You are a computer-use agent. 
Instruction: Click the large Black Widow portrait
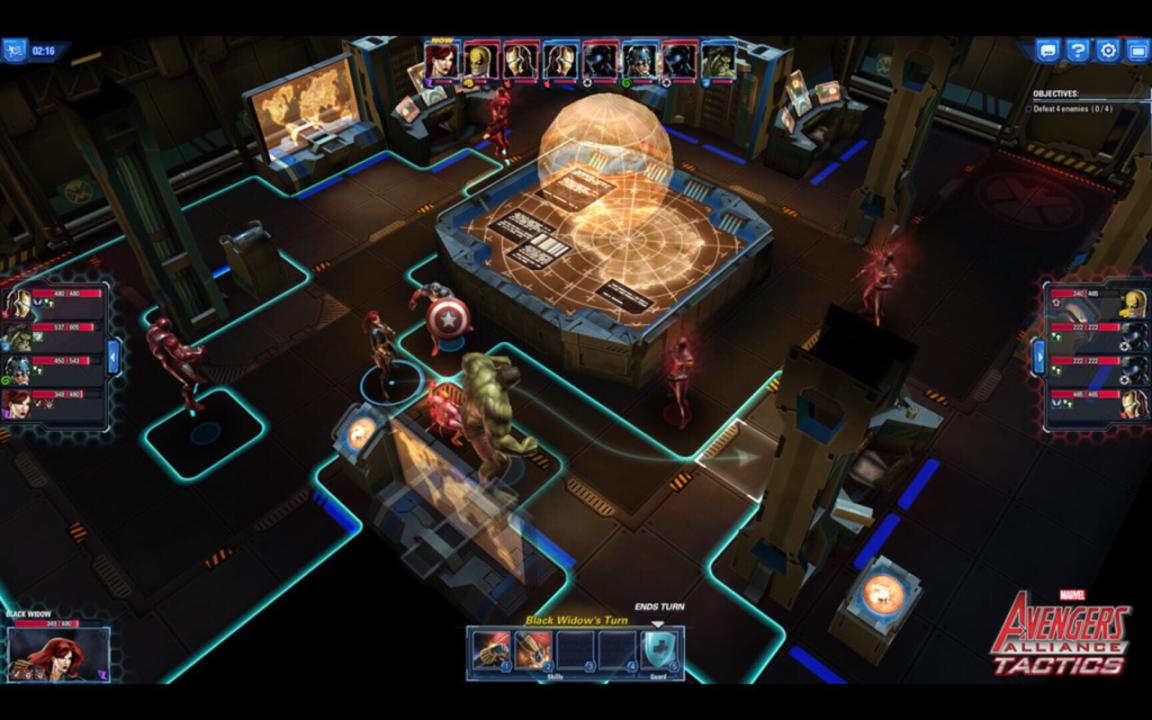[x=56, y=653]
